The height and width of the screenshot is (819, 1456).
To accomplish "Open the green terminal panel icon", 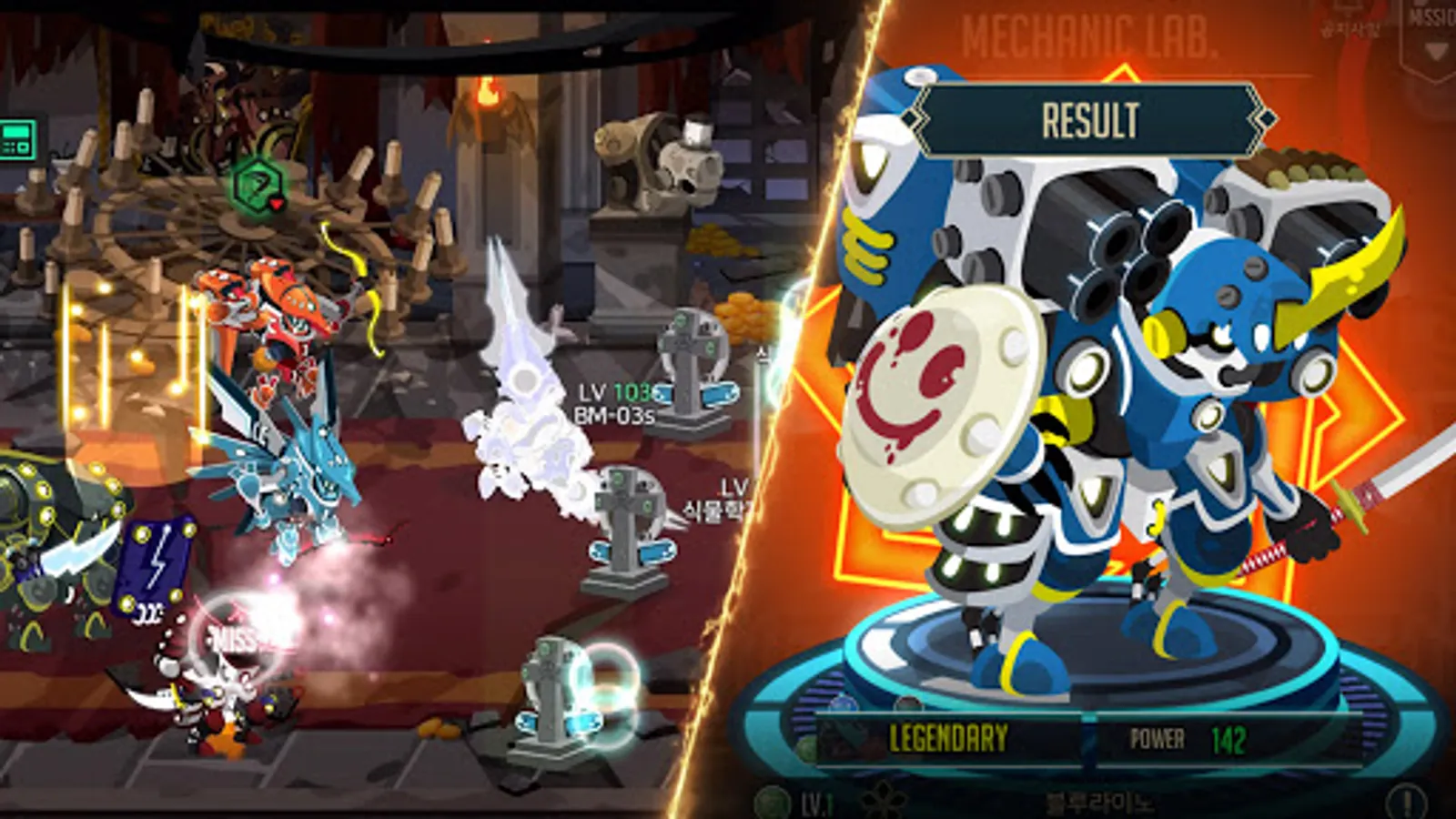I will click(18, 138).
